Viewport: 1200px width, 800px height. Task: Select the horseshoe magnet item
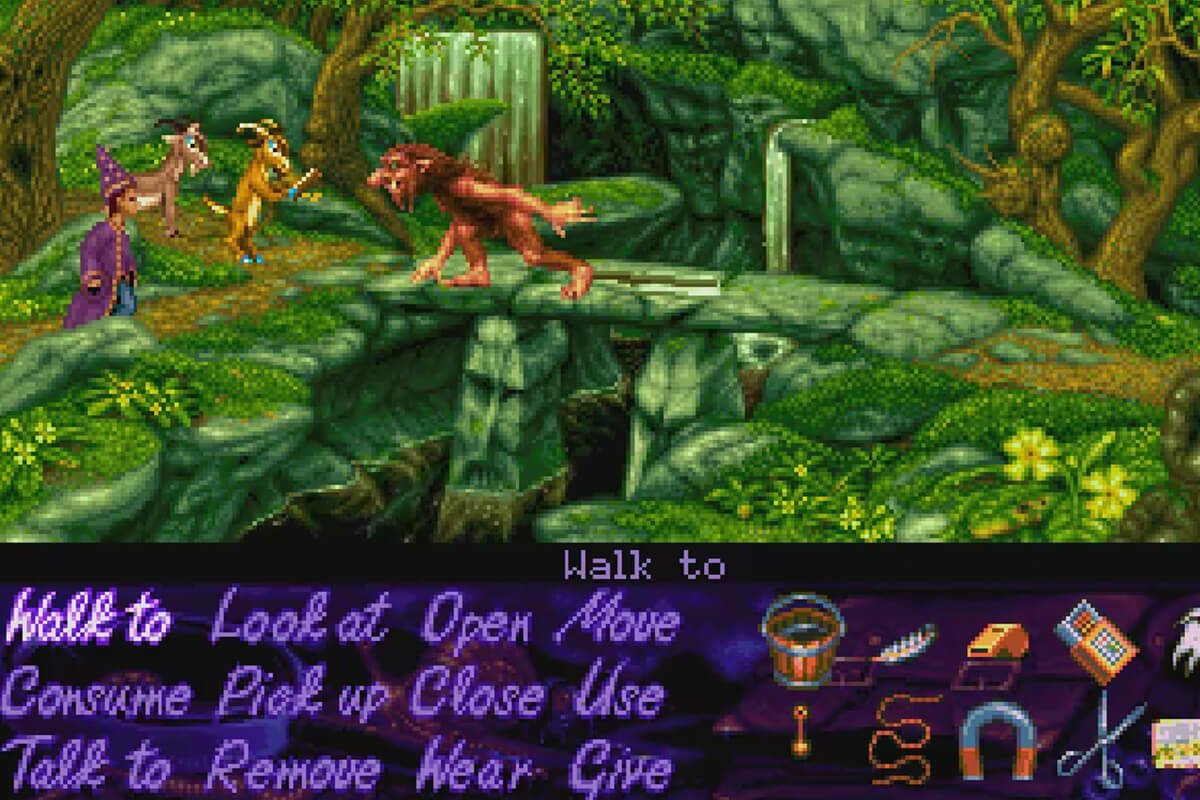[996, 738]
